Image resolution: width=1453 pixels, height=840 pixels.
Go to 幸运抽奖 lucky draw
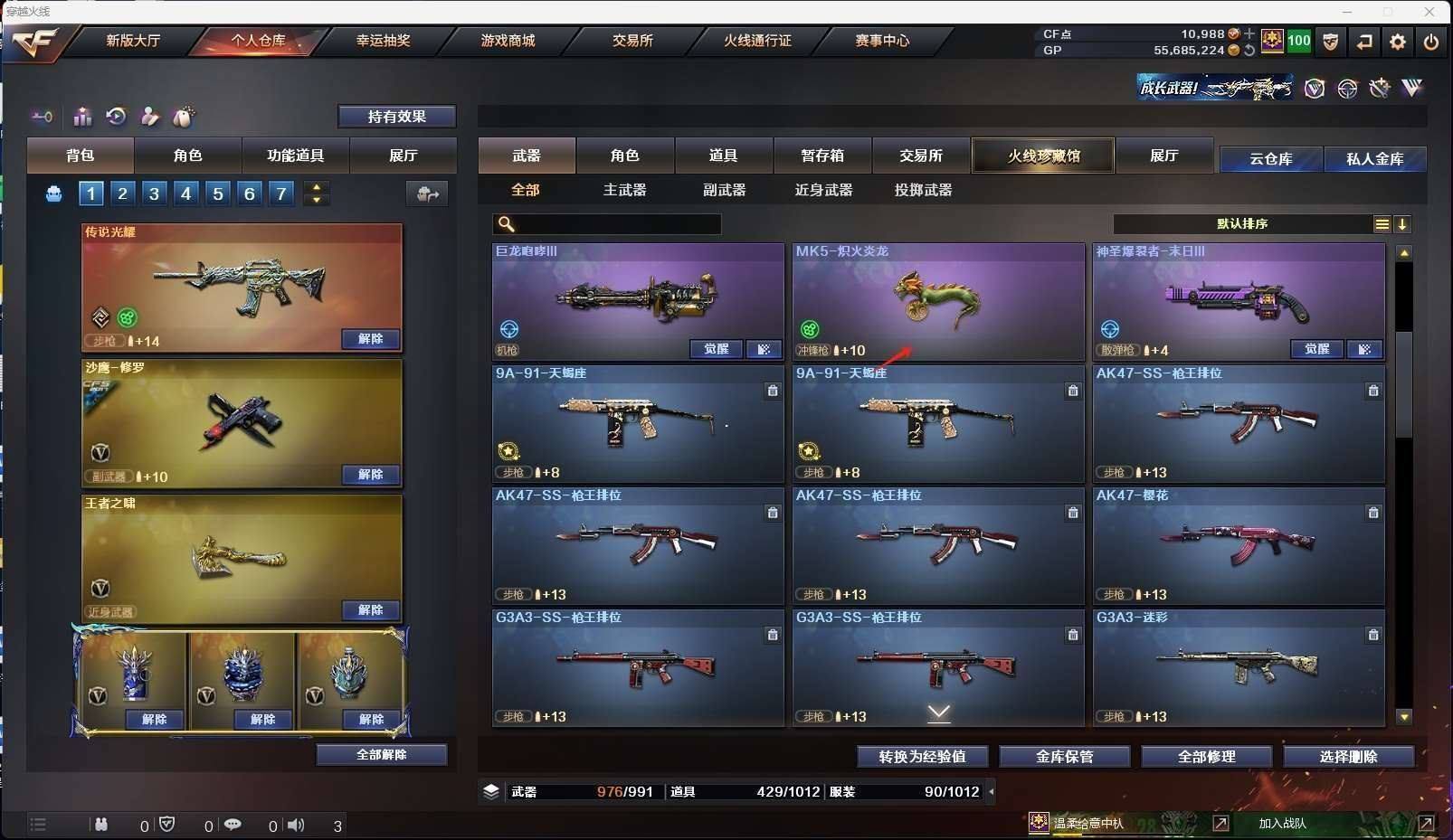(x=383, y=41)
